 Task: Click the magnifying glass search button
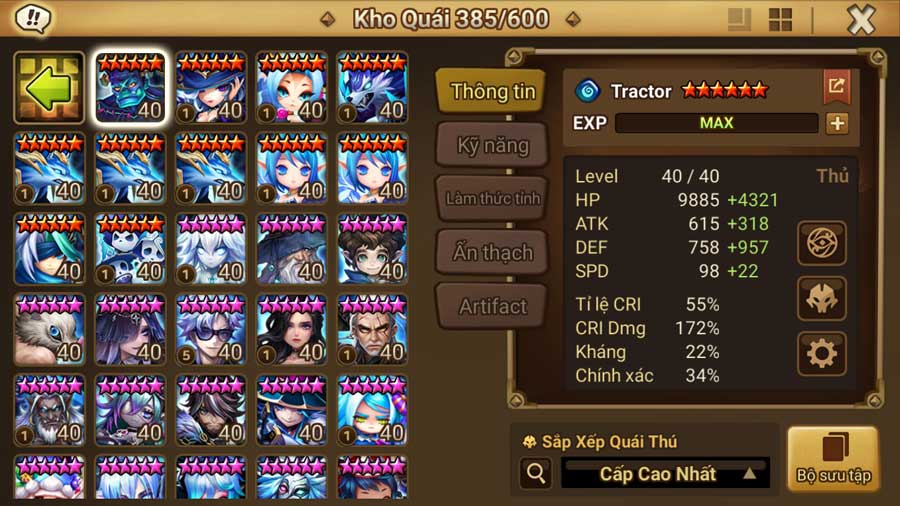coord(535,473)
